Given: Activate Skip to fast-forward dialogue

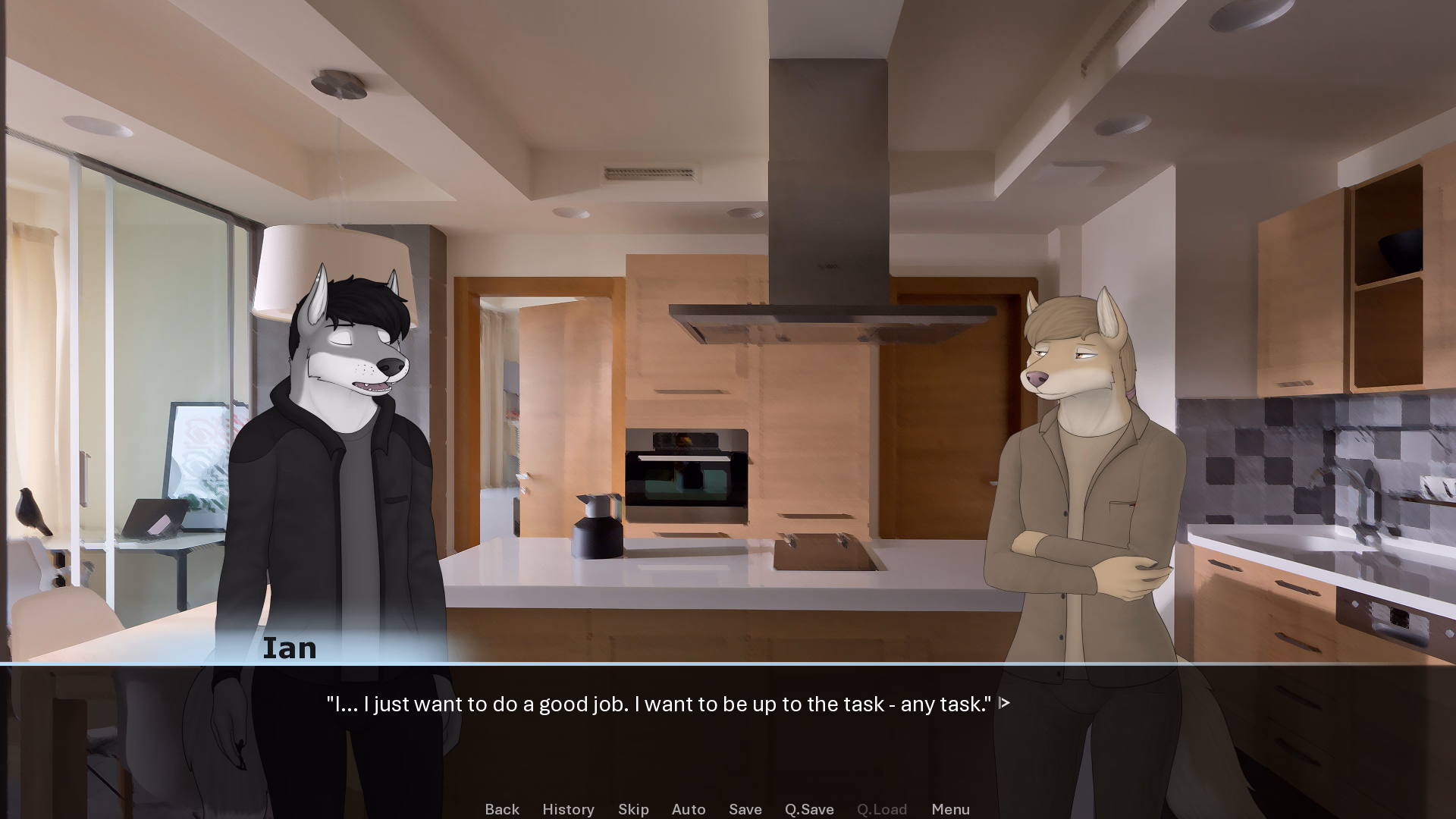Looking at the screenshot, I should [x=633, y=809].
